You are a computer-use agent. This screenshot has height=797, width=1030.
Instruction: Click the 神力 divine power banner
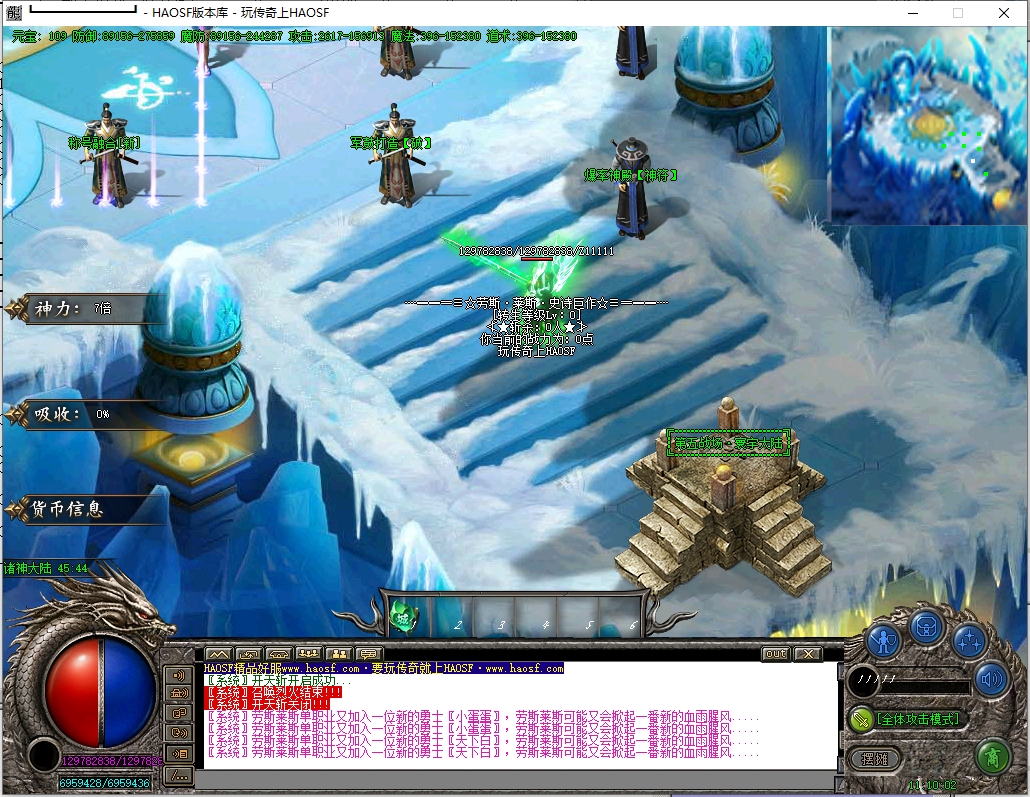coord(70,308)
